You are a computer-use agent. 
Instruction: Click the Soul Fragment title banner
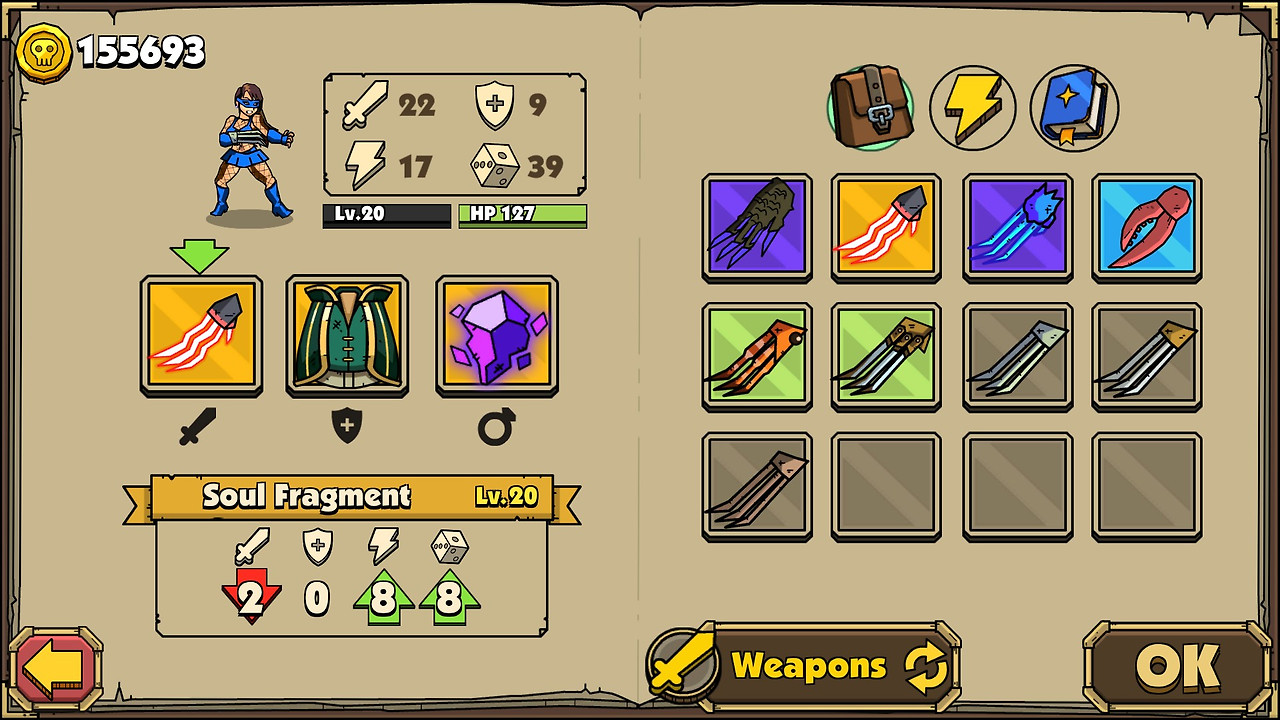point(307,496)
